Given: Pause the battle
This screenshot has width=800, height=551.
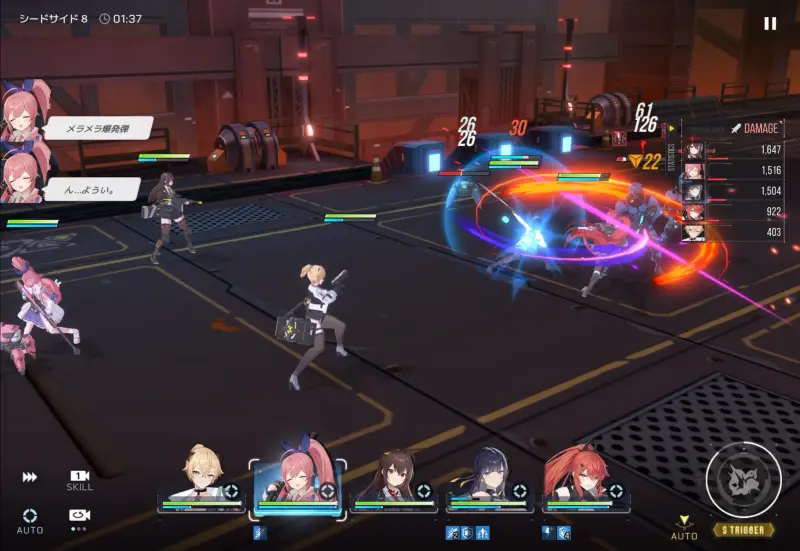Looking at the screenshot, I should tap(769, 23).
